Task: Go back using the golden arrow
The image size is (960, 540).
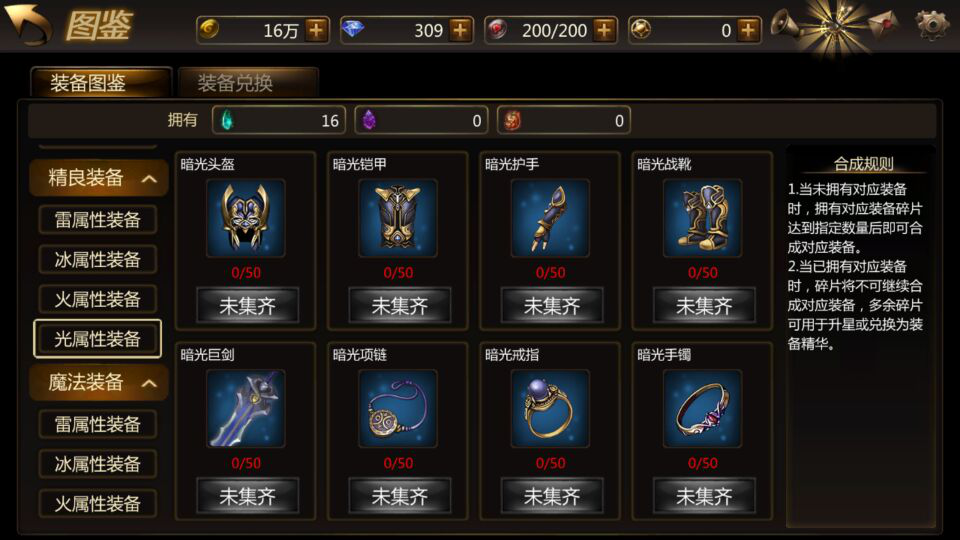Action: (29, 24)
